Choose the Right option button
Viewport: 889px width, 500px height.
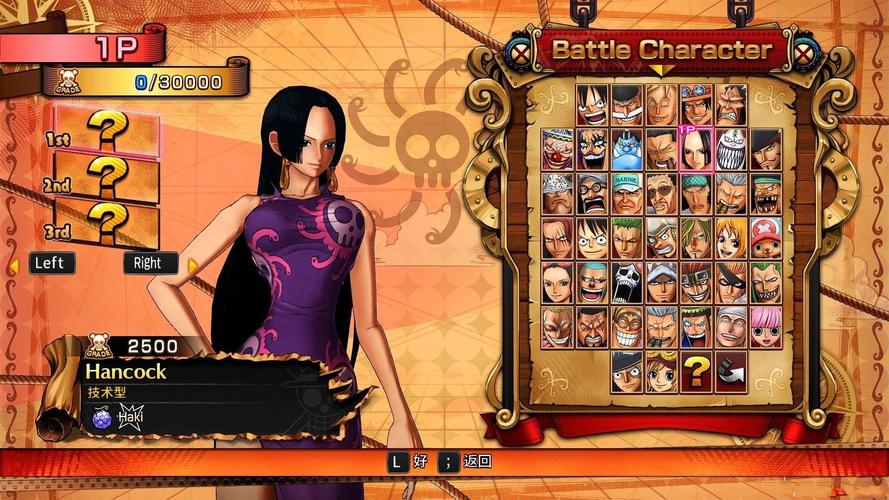pyautogui.click(x=150, y=263)
